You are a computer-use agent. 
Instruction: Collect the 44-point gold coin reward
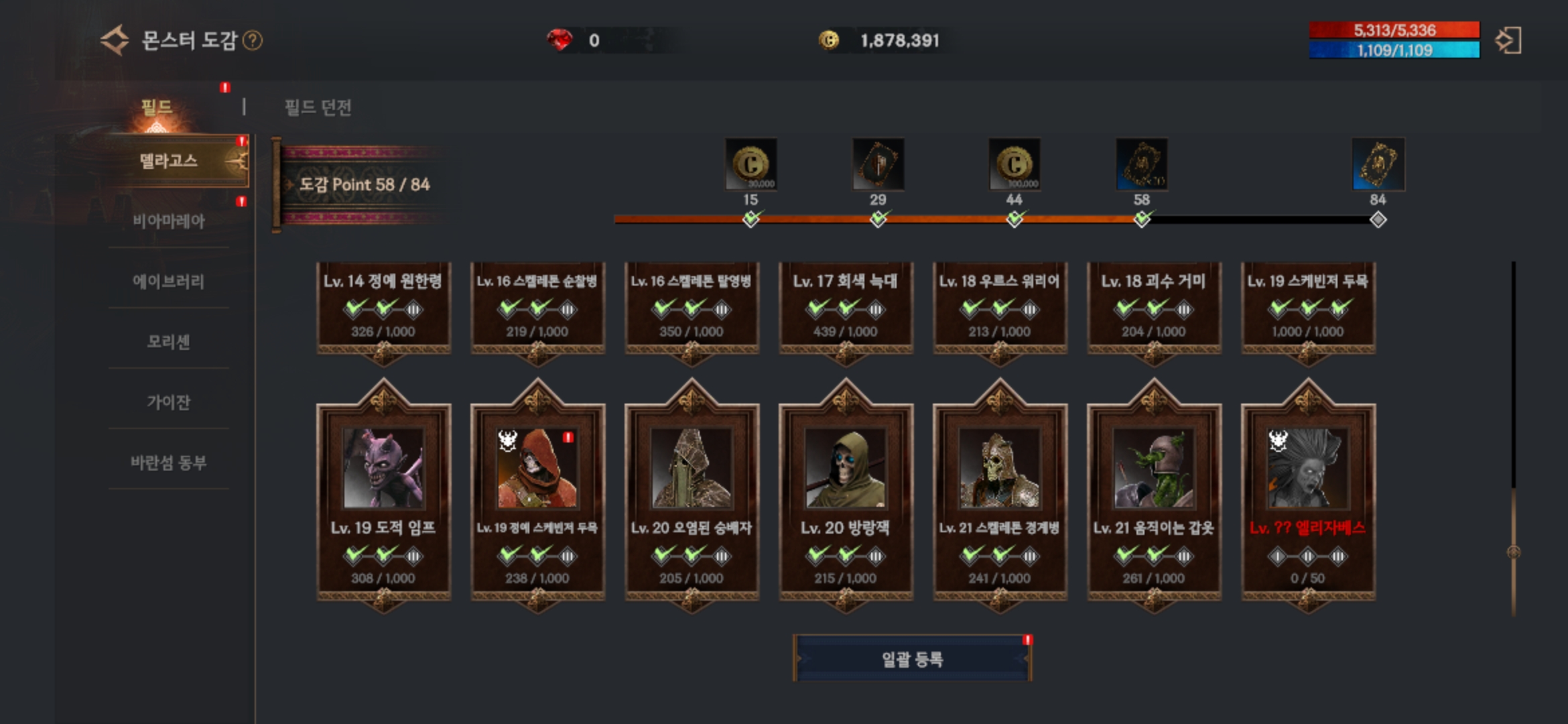point(1015,164)
